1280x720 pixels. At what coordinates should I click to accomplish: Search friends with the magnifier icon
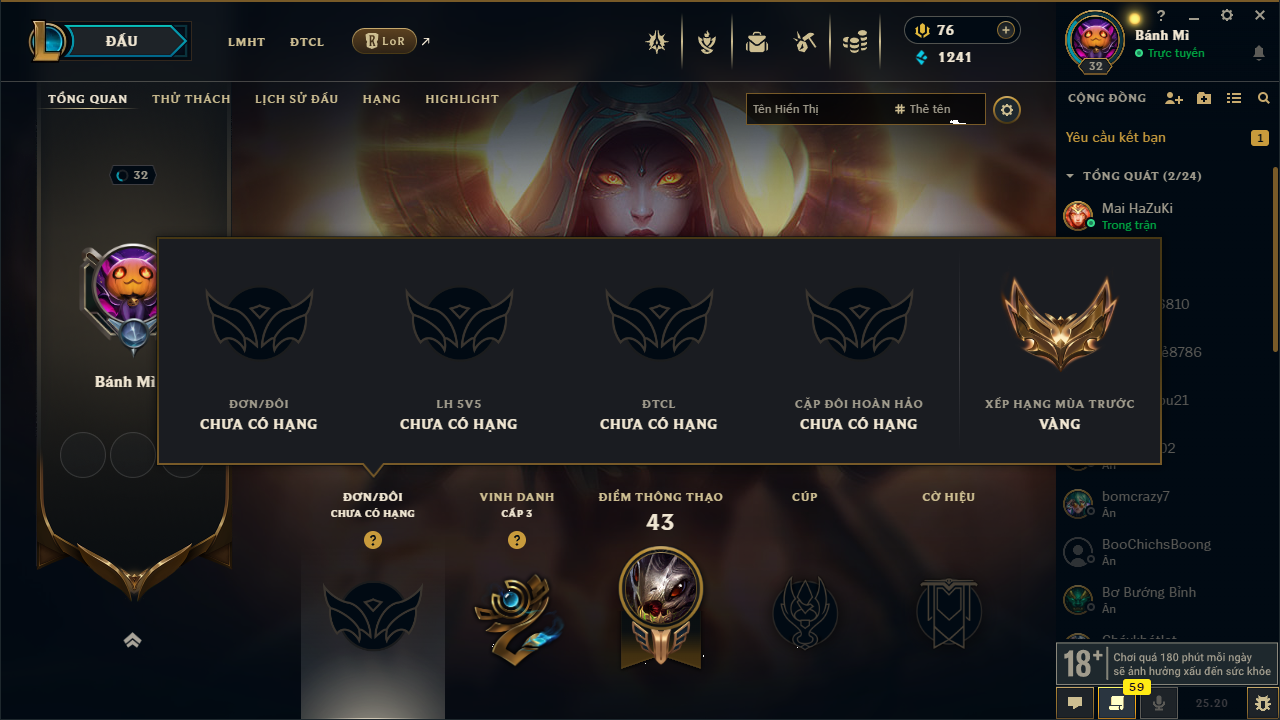pos(1264,99)
